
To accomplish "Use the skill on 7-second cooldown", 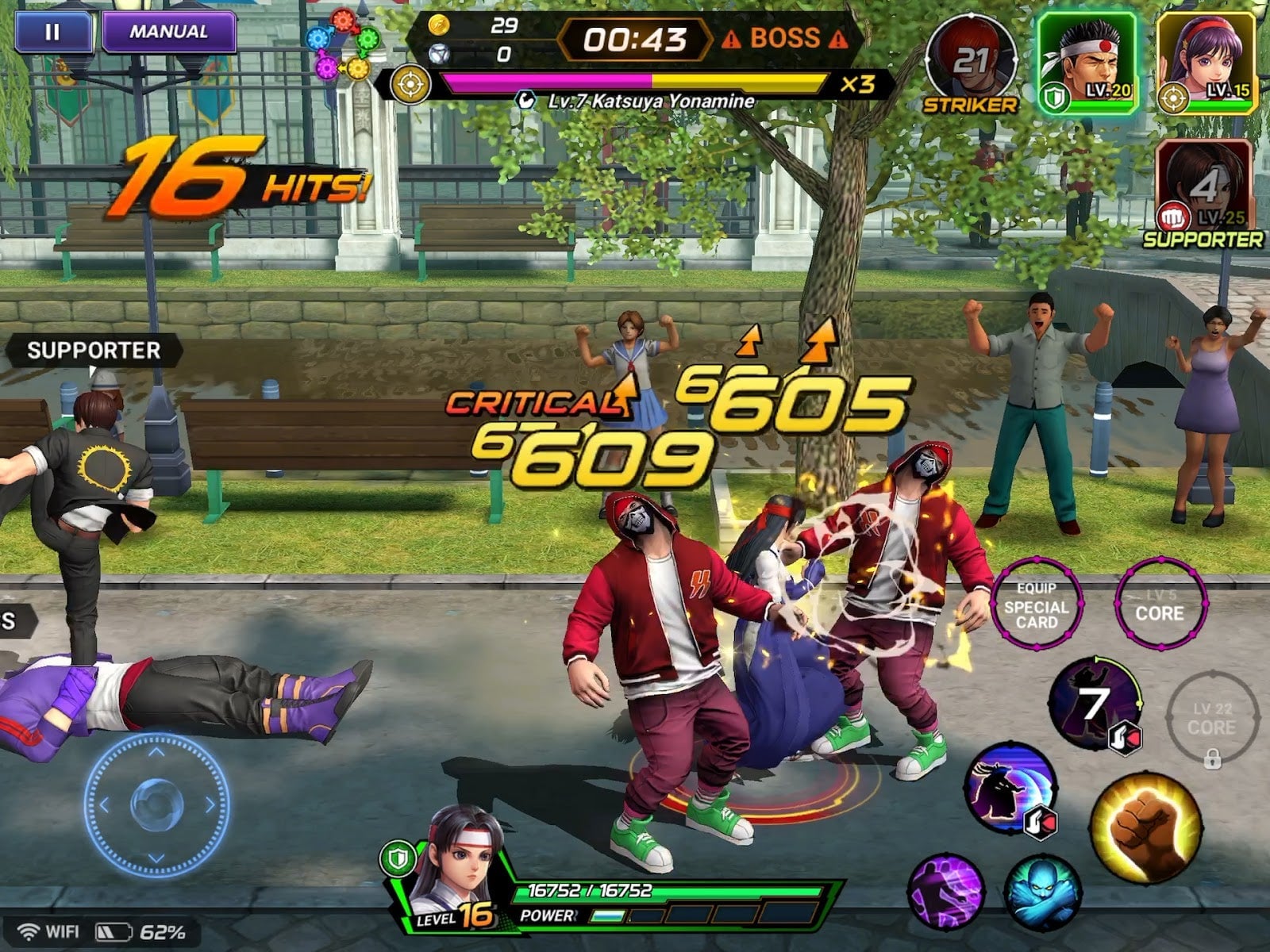I will (1095, 704).
